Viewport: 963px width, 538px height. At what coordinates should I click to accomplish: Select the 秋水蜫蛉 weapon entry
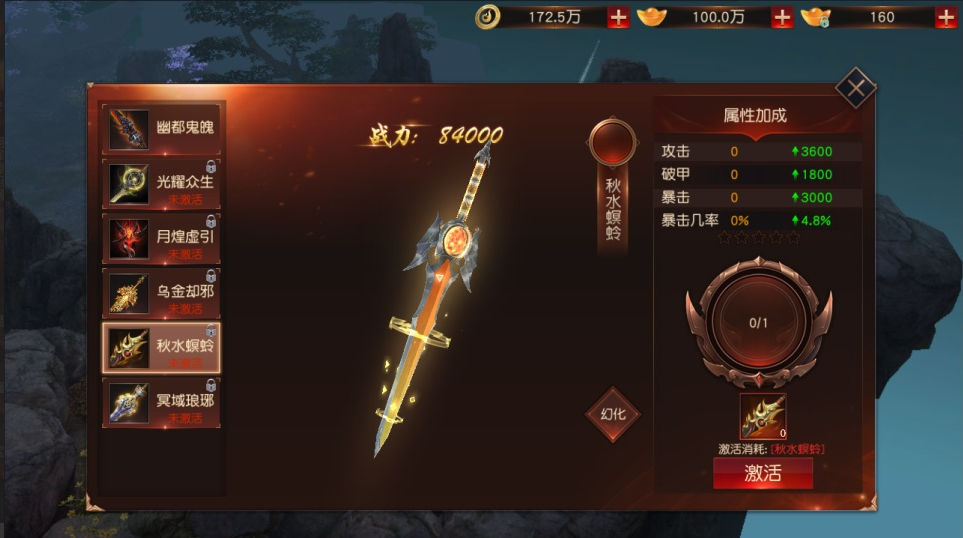pos(163,347)
